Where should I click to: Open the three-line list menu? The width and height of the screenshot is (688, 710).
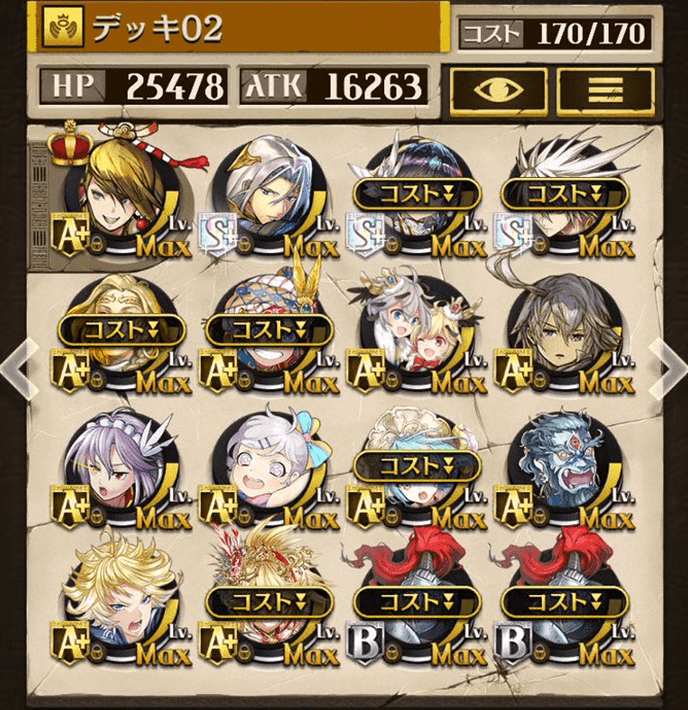pos(605,91)
